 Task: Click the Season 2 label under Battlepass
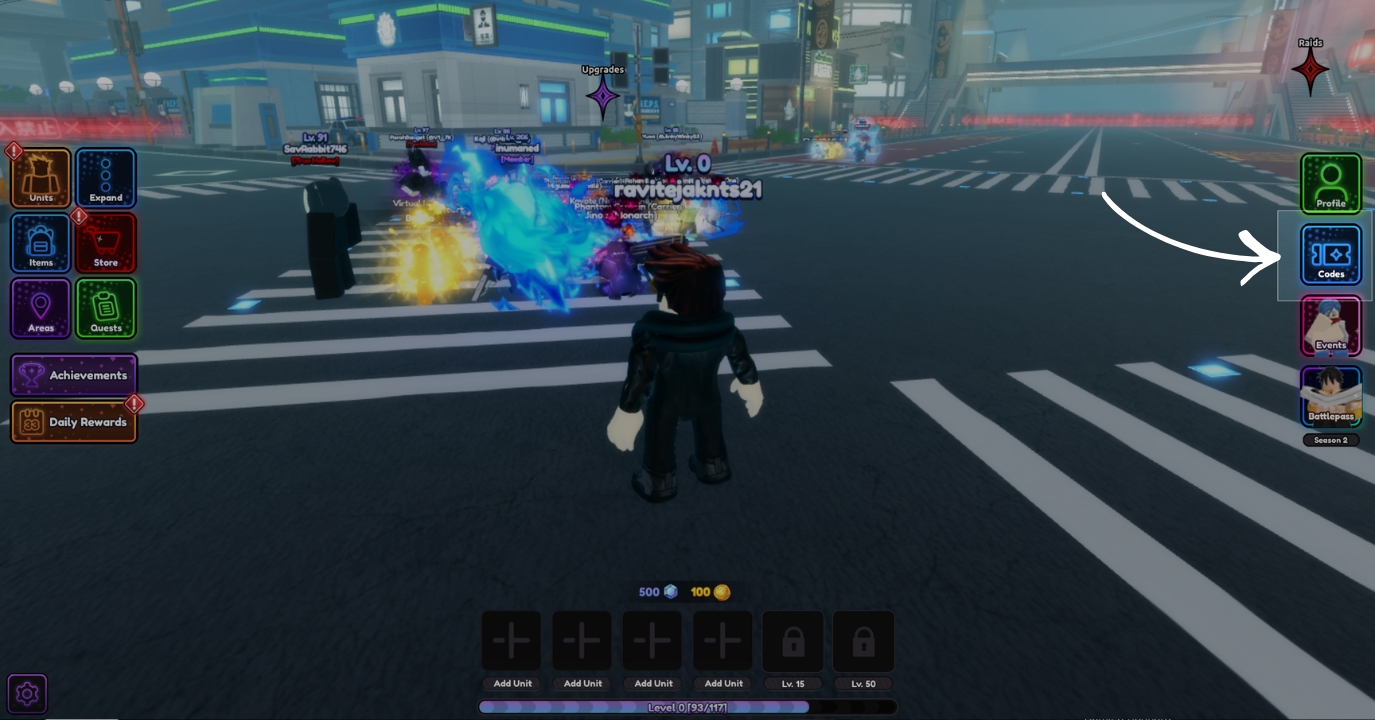(1331, 439)
